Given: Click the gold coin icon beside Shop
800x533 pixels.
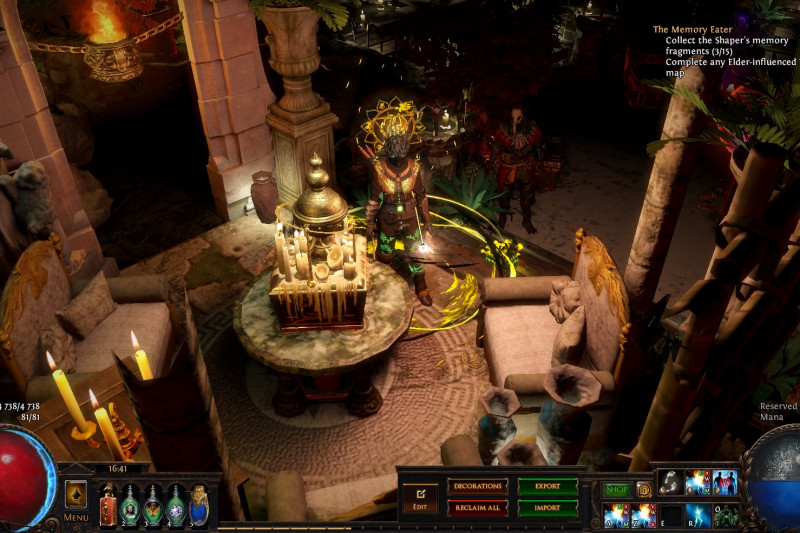Looking at the screenshot, I should (x=644, y=489).
